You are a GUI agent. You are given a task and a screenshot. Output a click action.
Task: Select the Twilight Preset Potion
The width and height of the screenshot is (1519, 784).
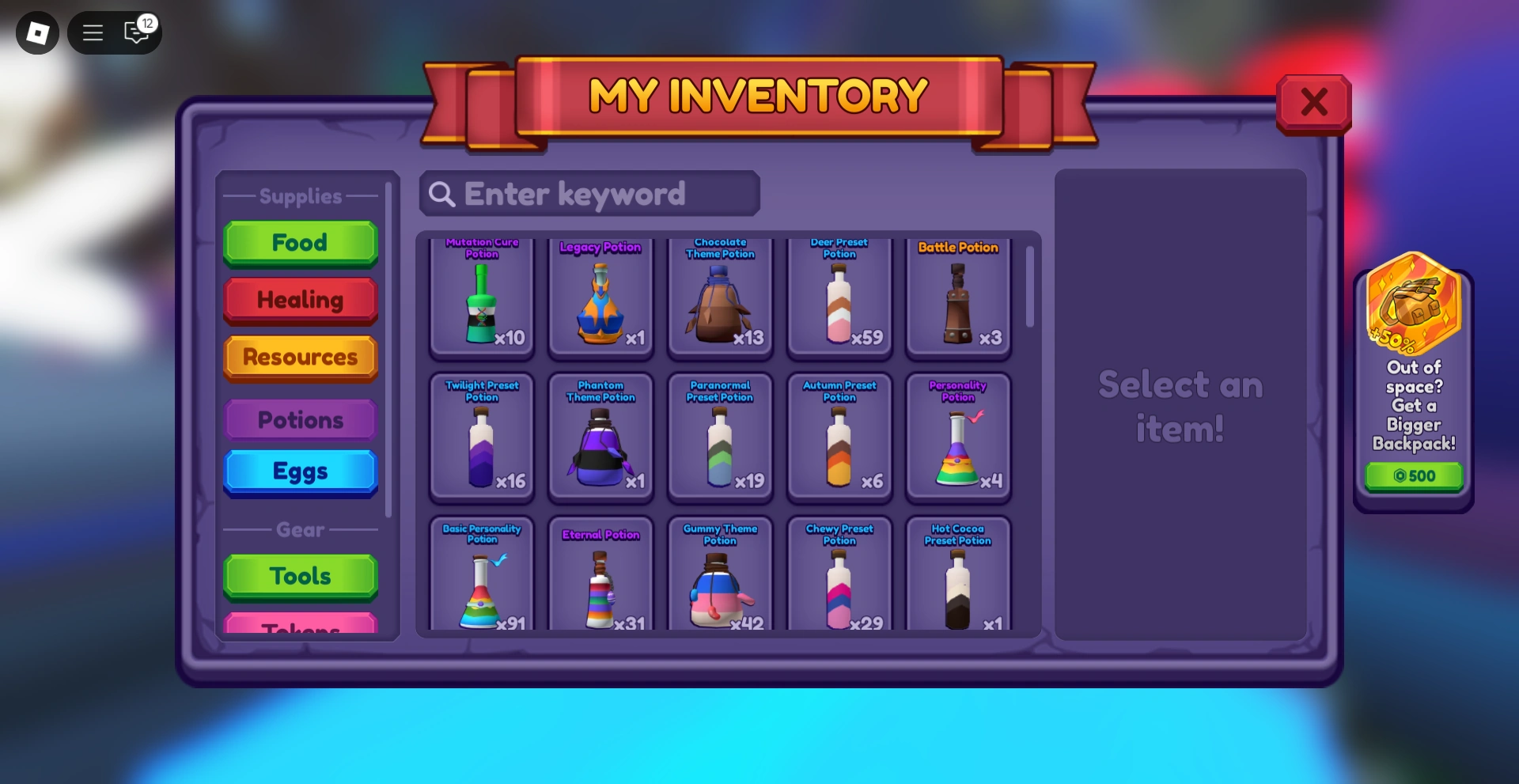point(483,437)
